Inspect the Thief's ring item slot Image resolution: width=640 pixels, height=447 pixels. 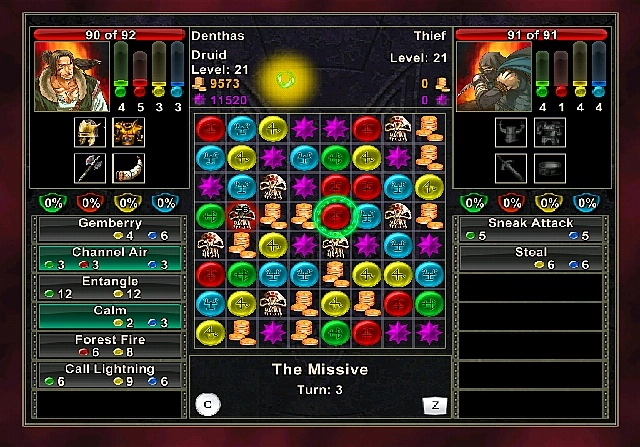coord(548,167)
